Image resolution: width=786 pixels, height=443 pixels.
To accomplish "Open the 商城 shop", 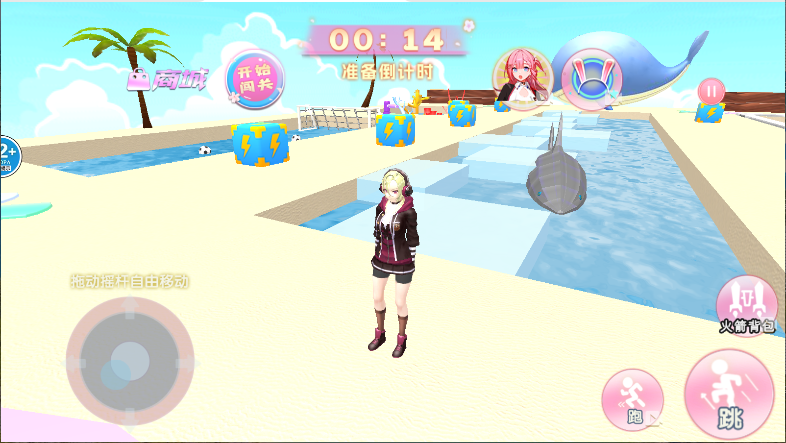I will (167, 80).
